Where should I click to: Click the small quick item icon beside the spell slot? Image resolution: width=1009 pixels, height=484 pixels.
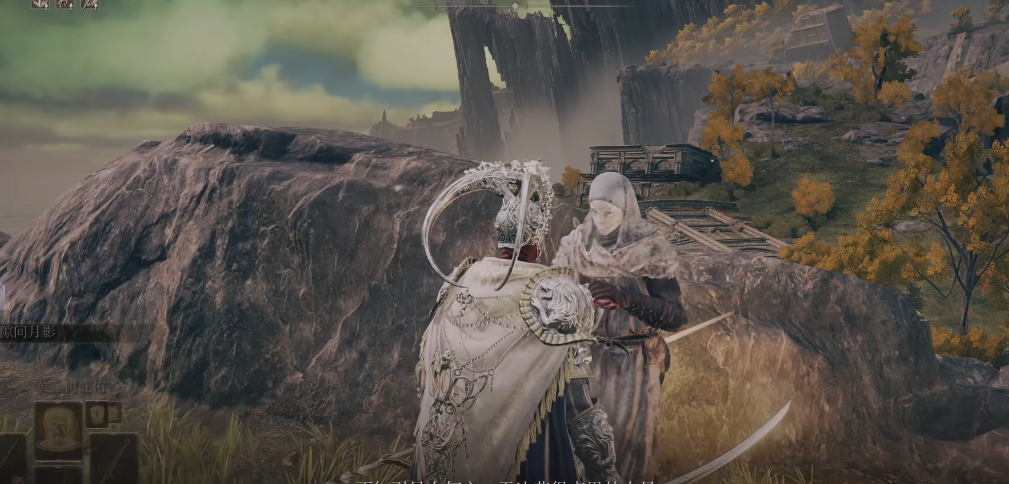(97, 411)
